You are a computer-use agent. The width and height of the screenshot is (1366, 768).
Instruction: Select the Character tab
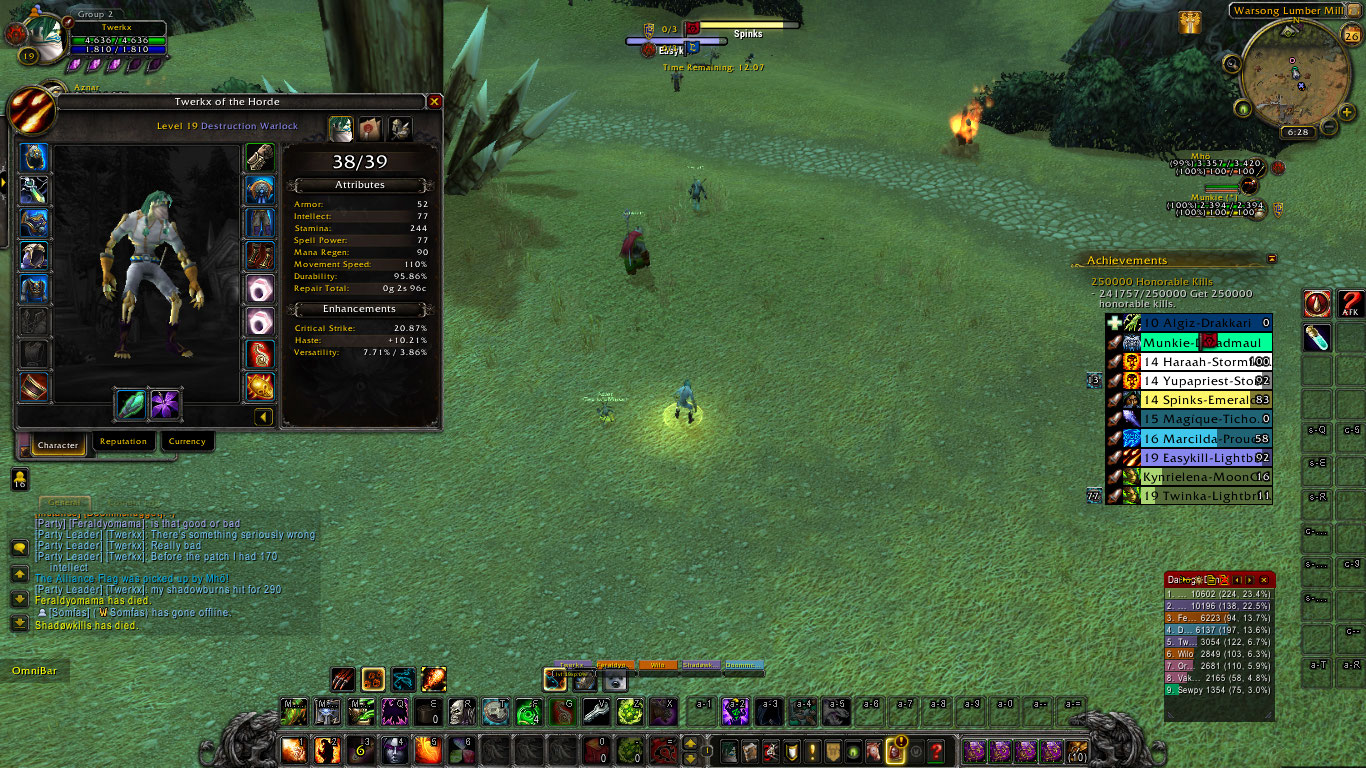pyautogui.click(x=58, y=444)
